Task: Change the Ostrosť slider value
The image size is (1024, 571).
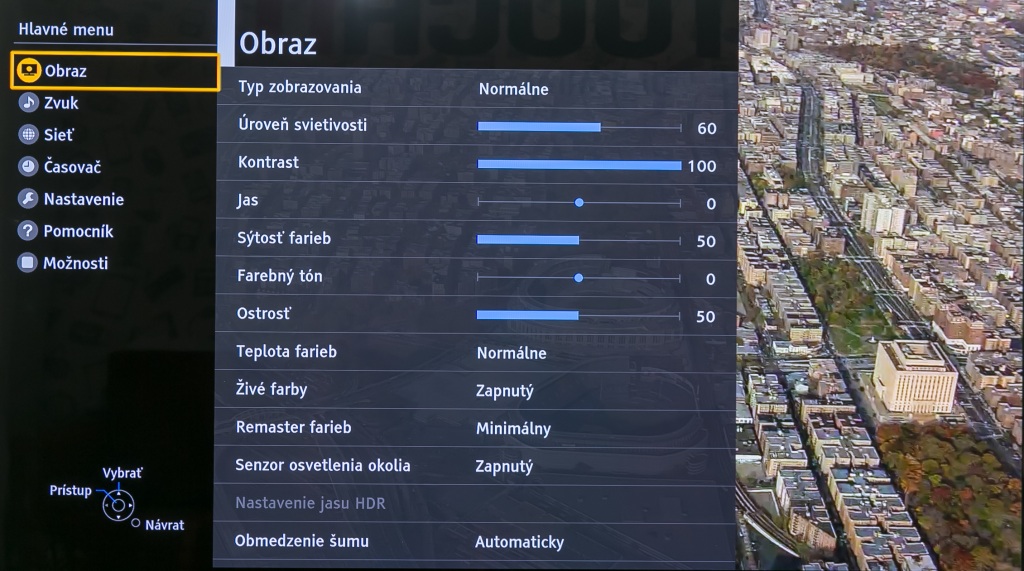Action: tap(579, 315)
